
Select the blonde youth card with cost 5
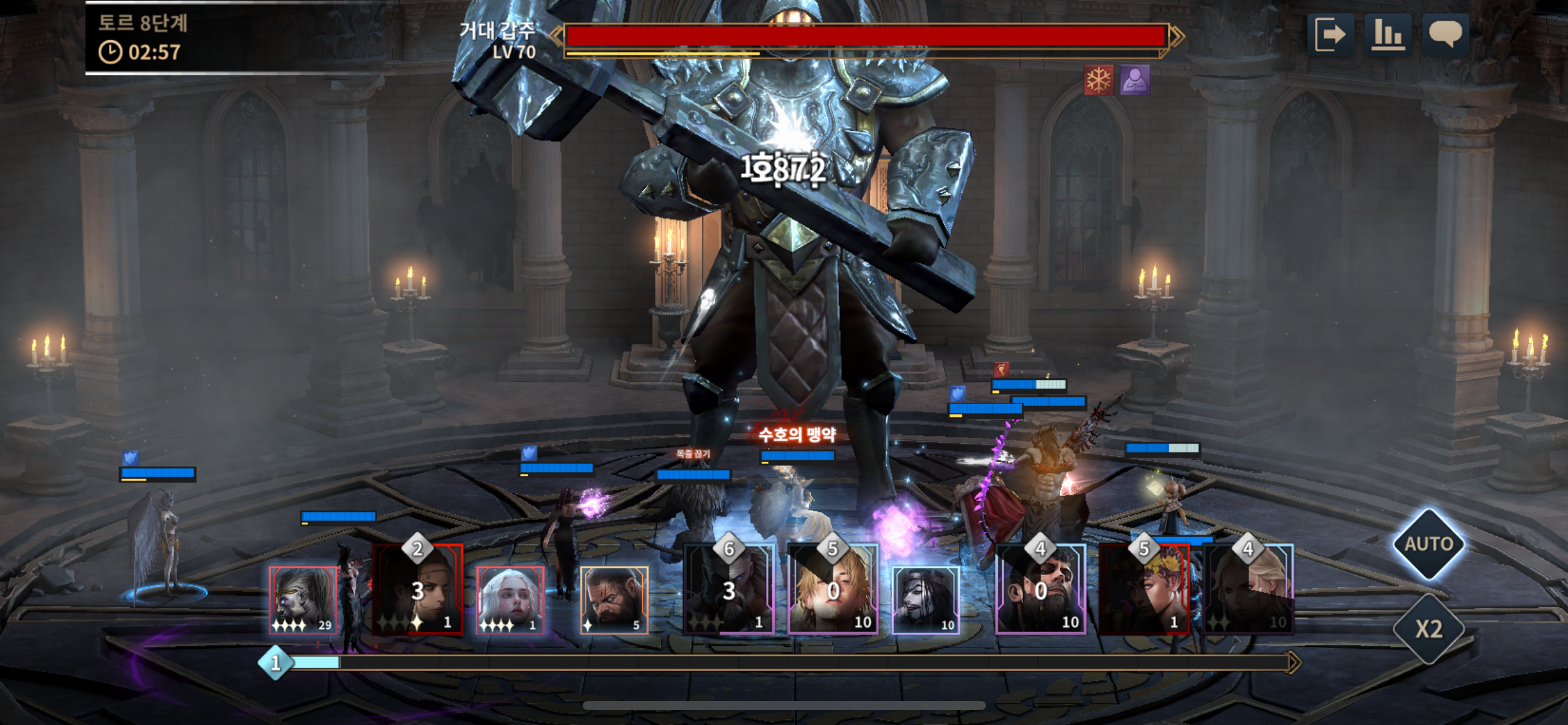coord(833,590)
